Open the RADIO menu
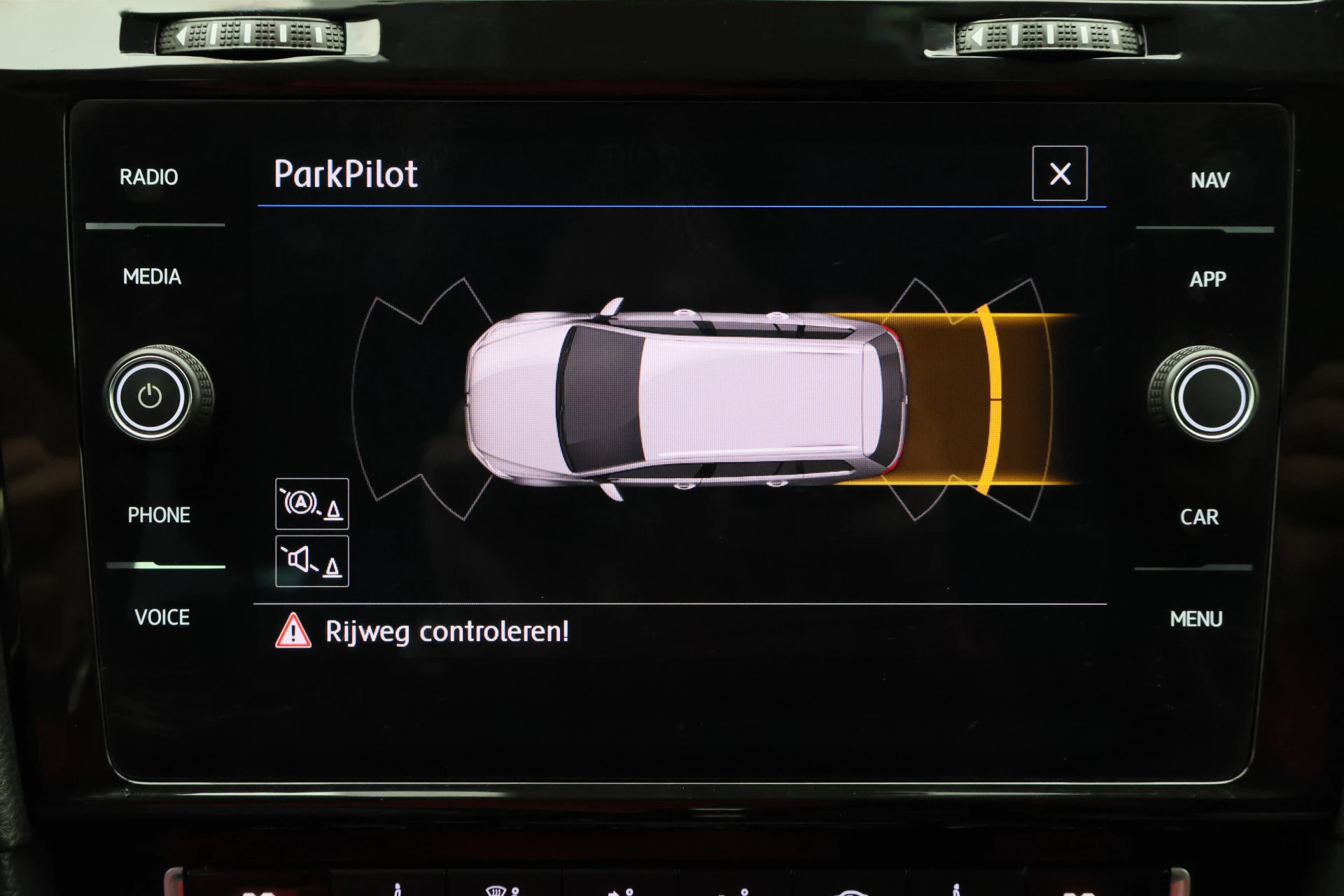The image size is (1344, 896). click(x=148, y=177)
